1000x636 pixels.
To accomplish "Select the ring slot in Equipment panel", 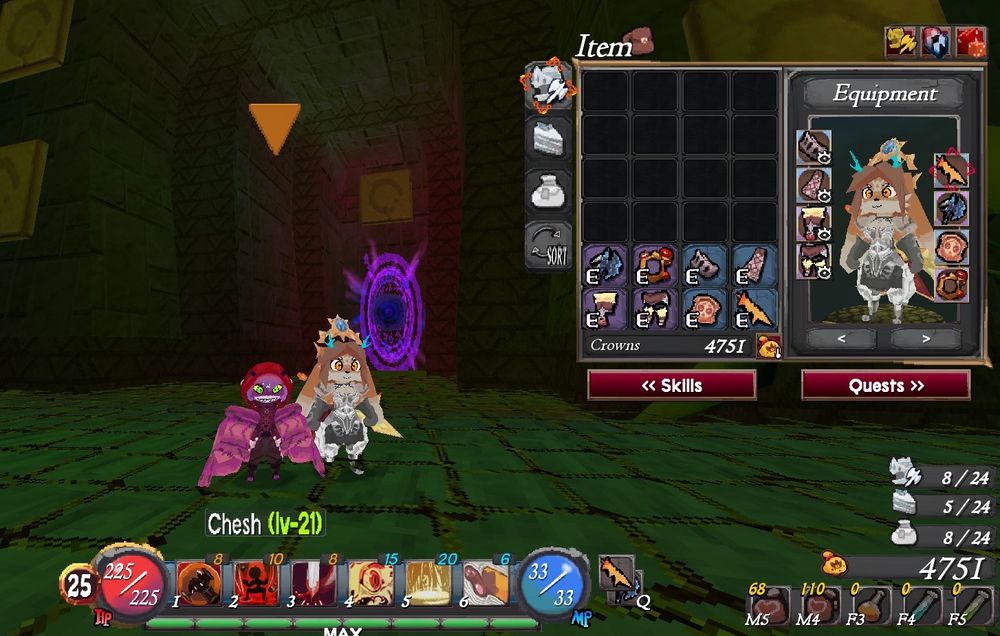I will click(951, 282).
